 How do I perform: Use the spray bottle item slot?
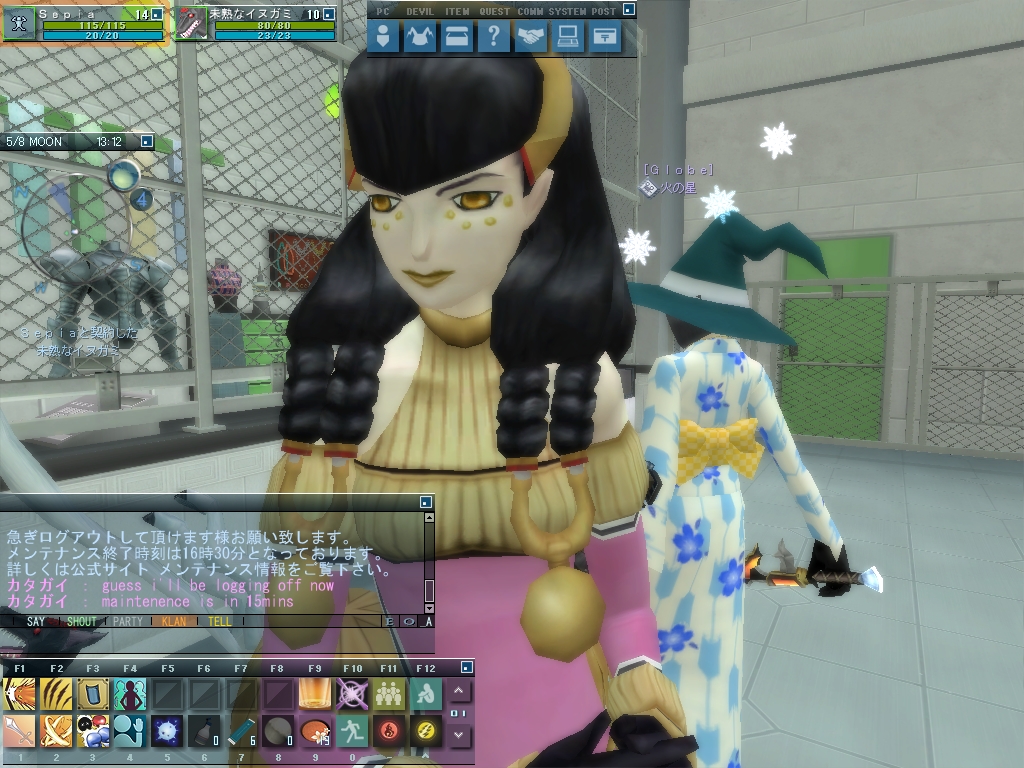coord(204,732)
